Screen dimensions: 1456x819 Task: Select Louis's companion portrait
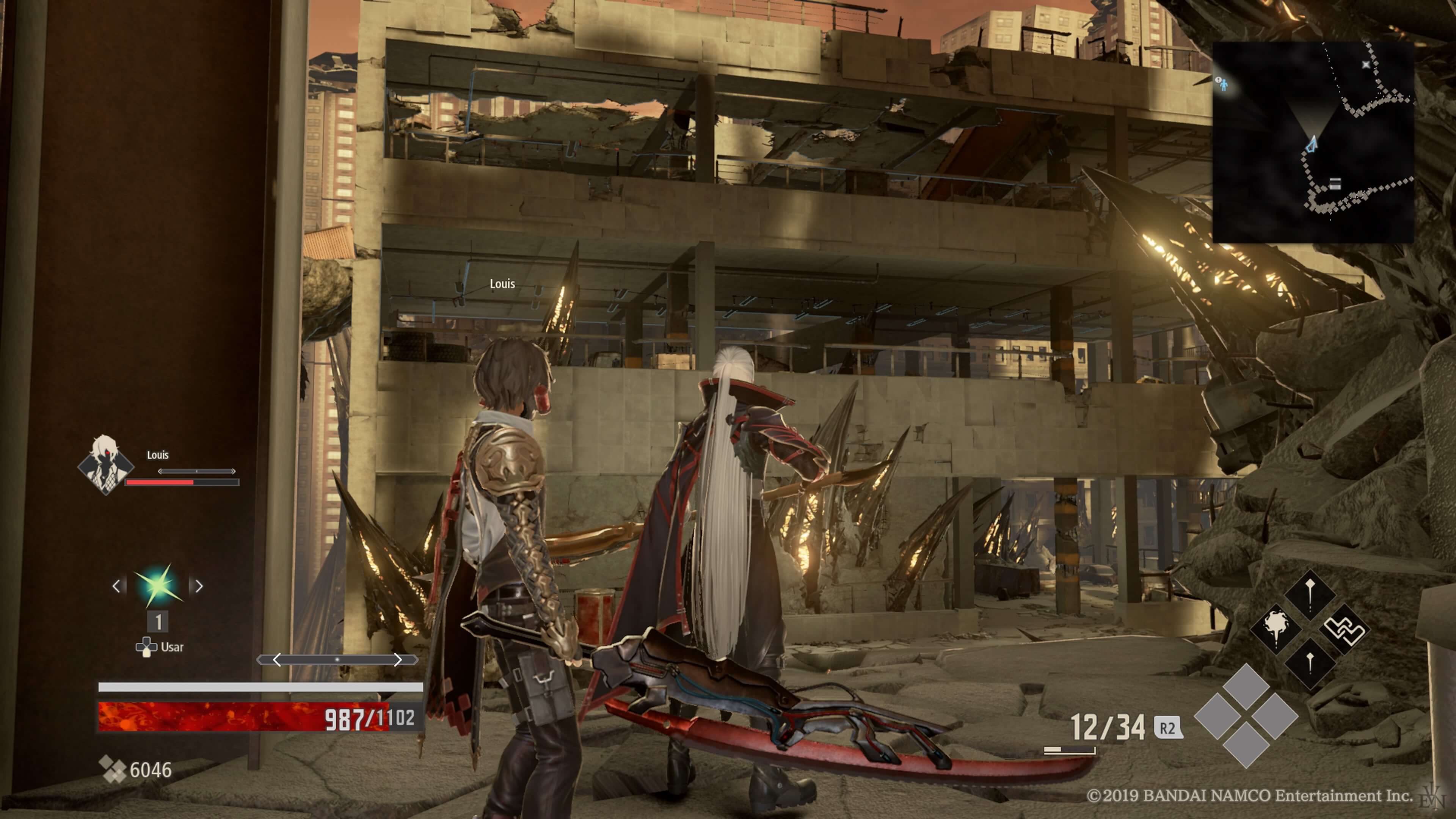tap(105, 464)
